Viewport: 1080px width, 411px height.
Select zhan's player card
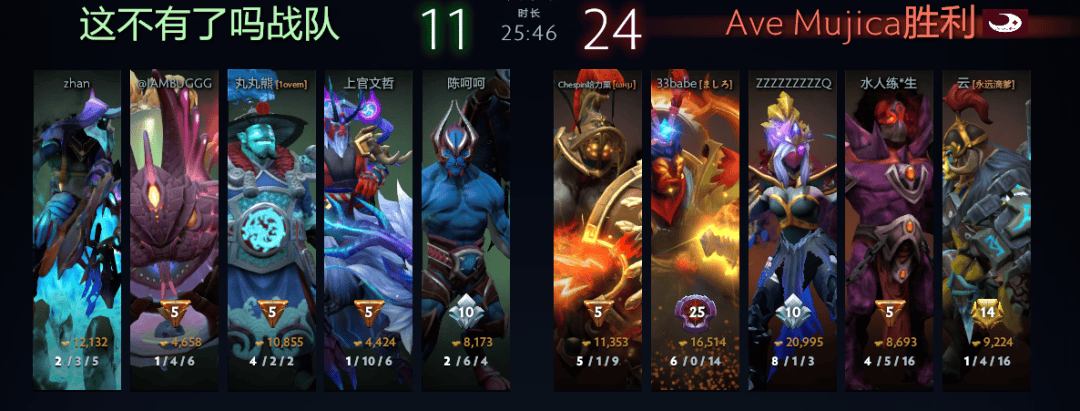point(77,230)
